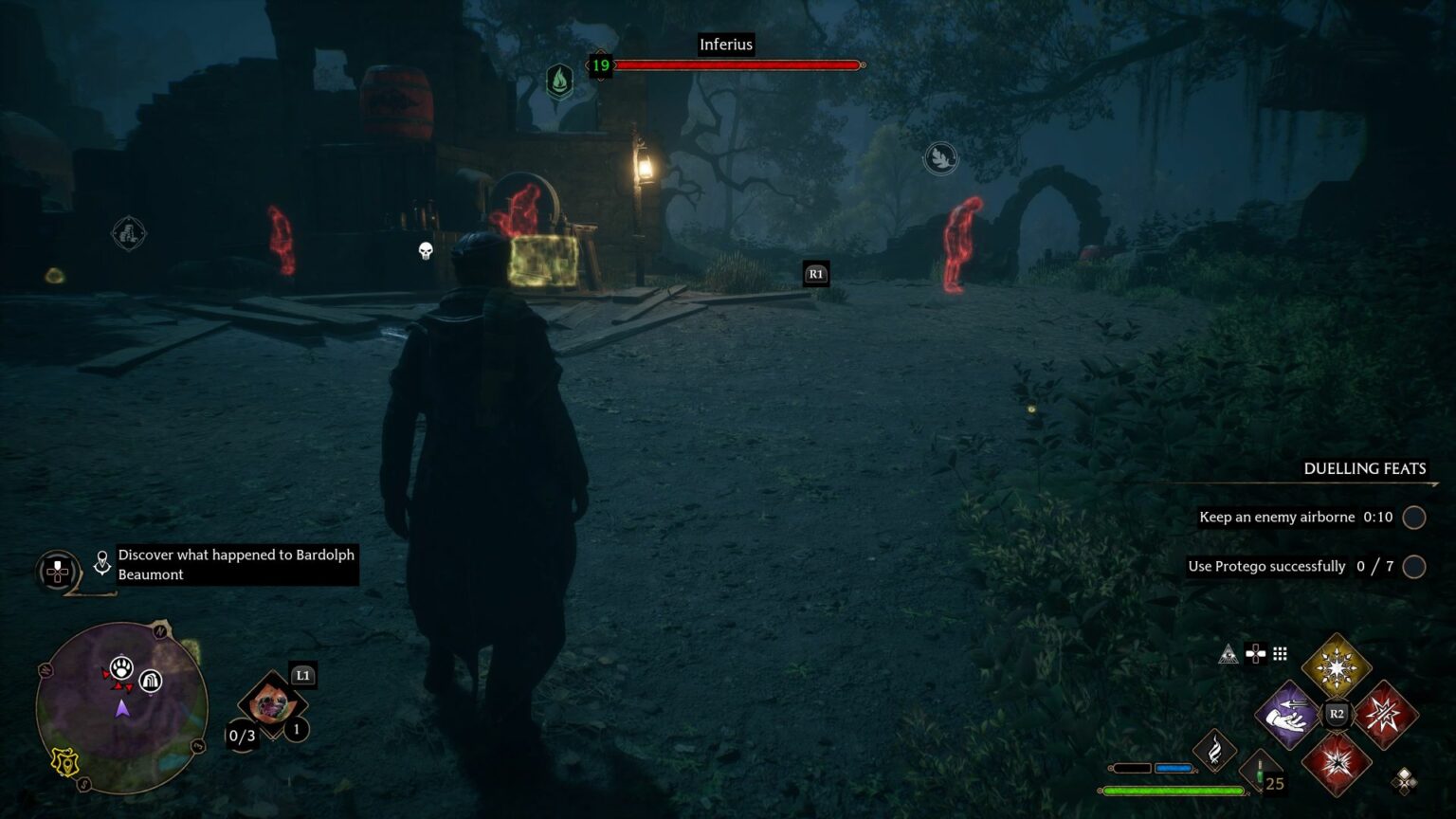Click the DUELLING FEATS header
Viewport: 1456px width, 819px height.
coord(1365,468)
